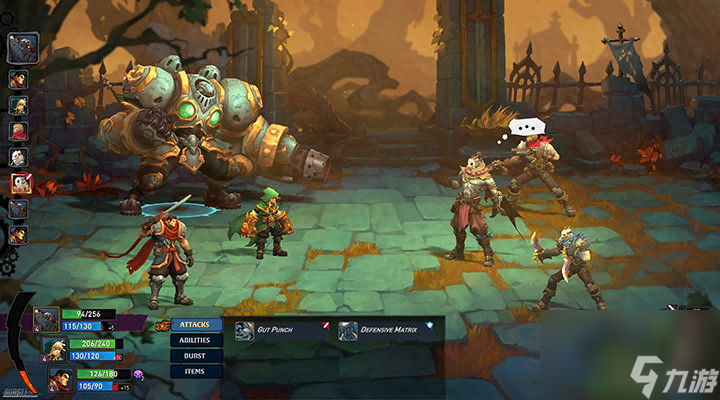Select the Attacks command category
The height and width of the screenshot is (400, 720).
click(x=196, y=325)
